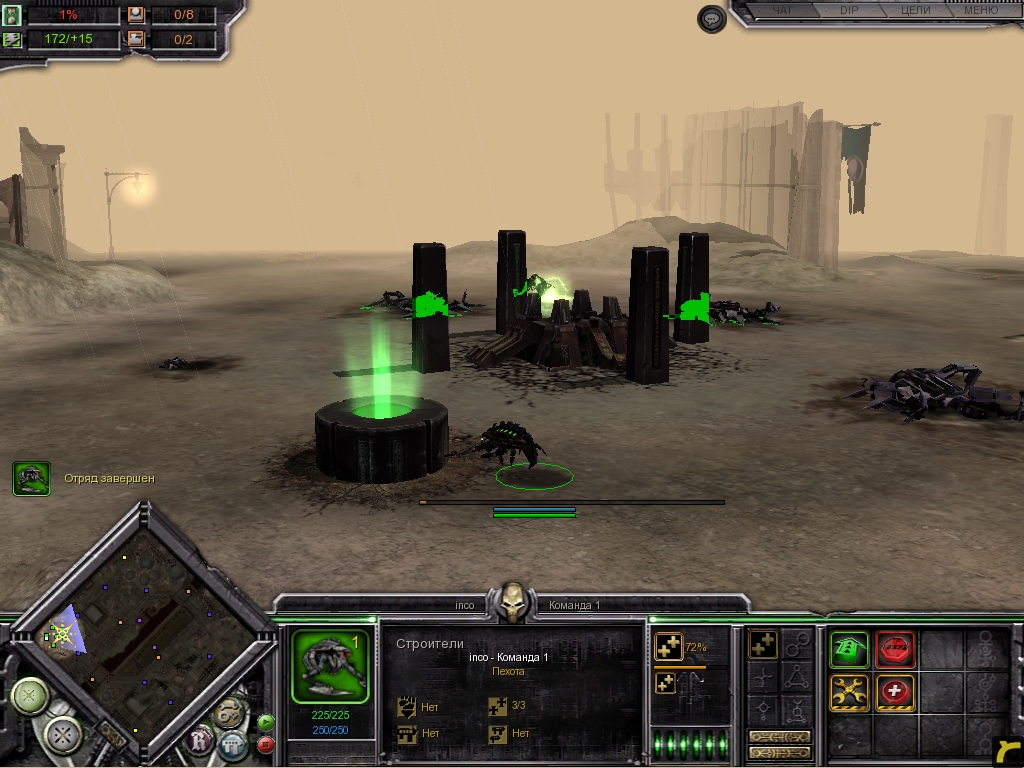Open the МЕНЮ game menu
The image size is (1024, 768).
pos(980,11)
